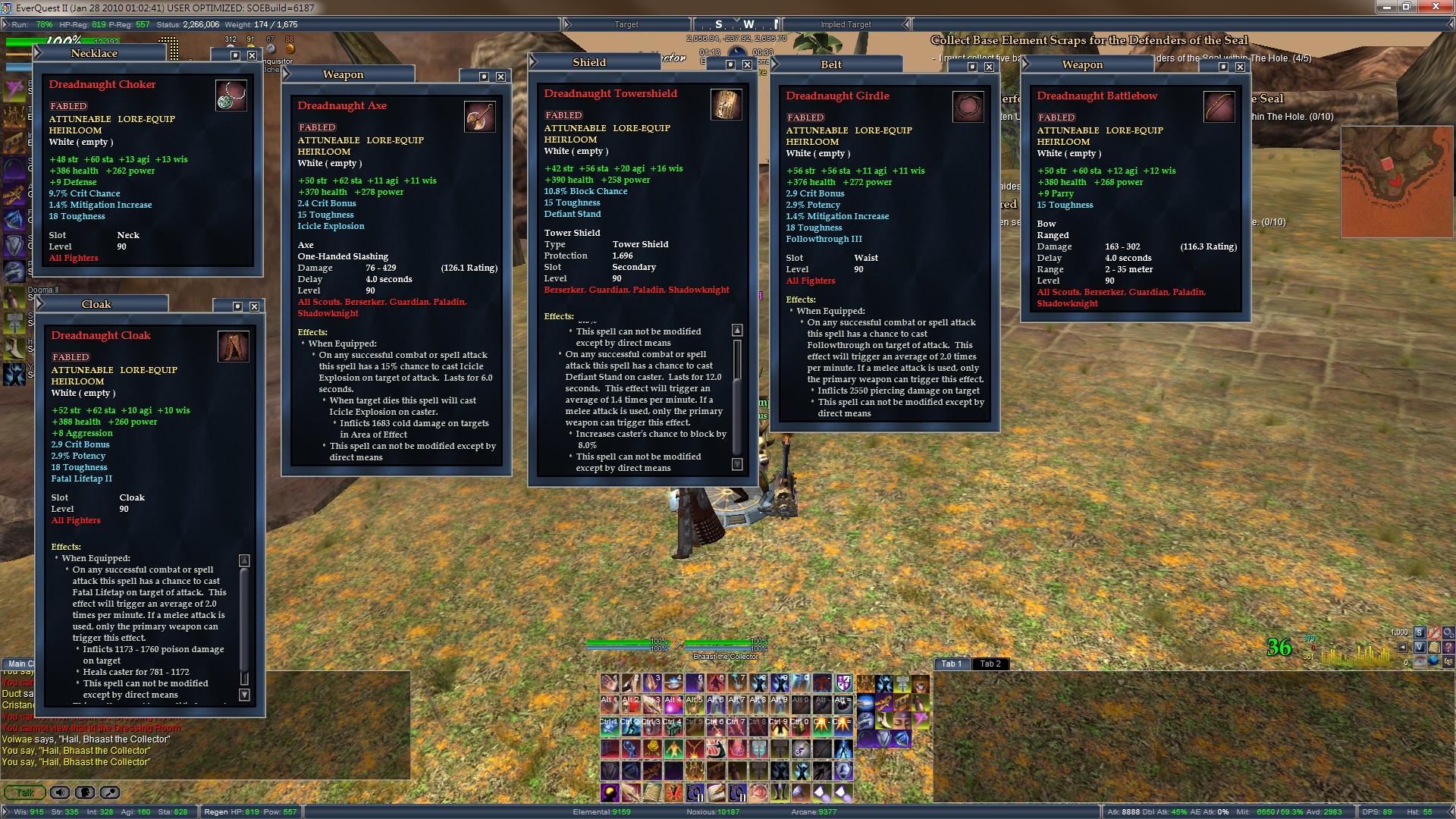
Task: Select the quest objective tracker title
Action: (x=1088, y=40)
